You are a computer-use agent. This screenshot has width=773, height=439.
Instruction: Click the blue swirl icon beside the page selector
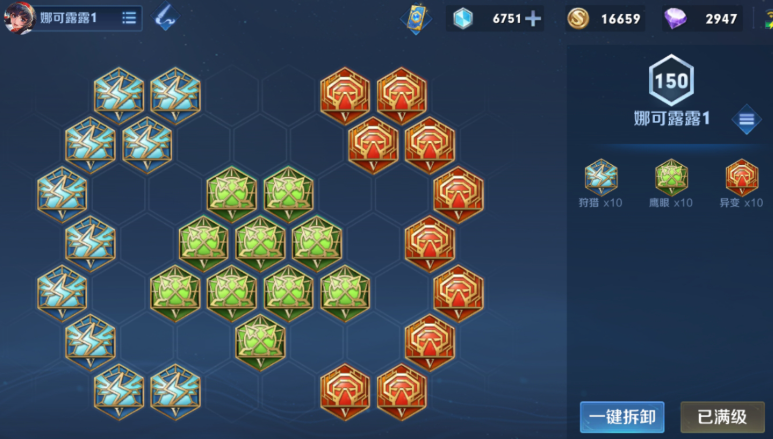[x=165, y=17]
